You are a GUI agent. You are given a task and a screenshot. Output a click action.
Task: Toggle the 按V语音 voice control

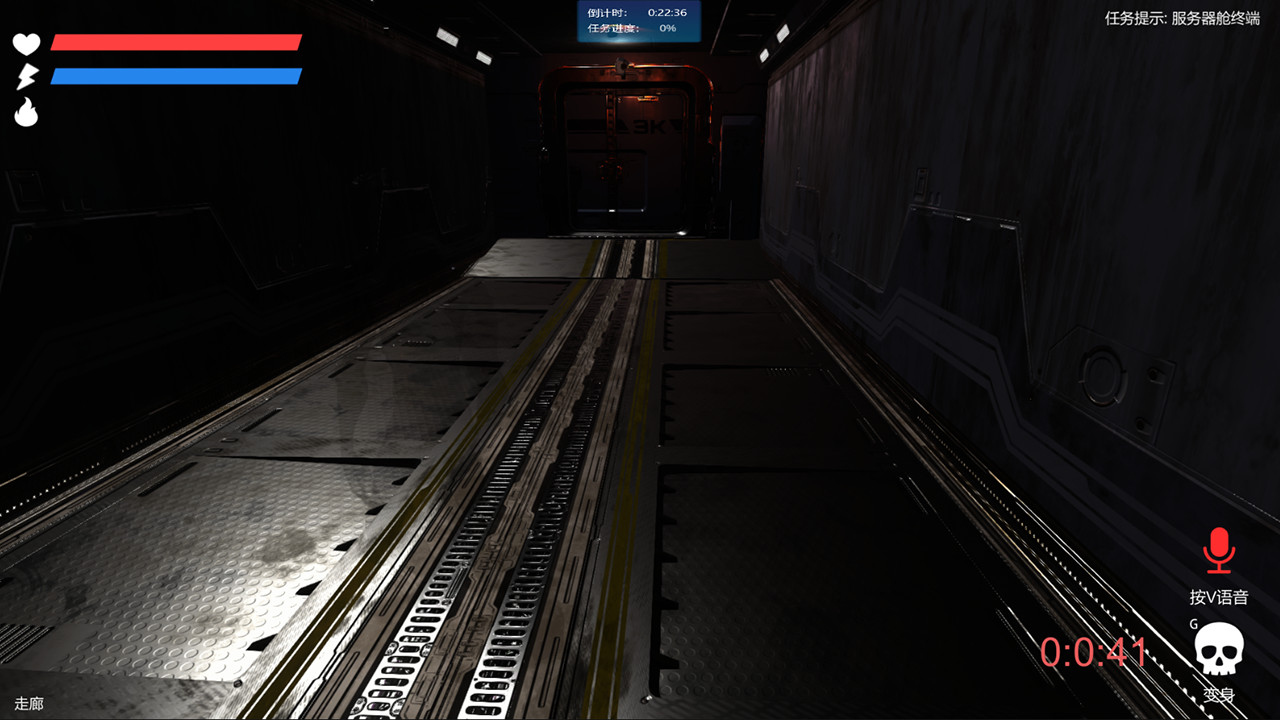[x=1219, y=596]
